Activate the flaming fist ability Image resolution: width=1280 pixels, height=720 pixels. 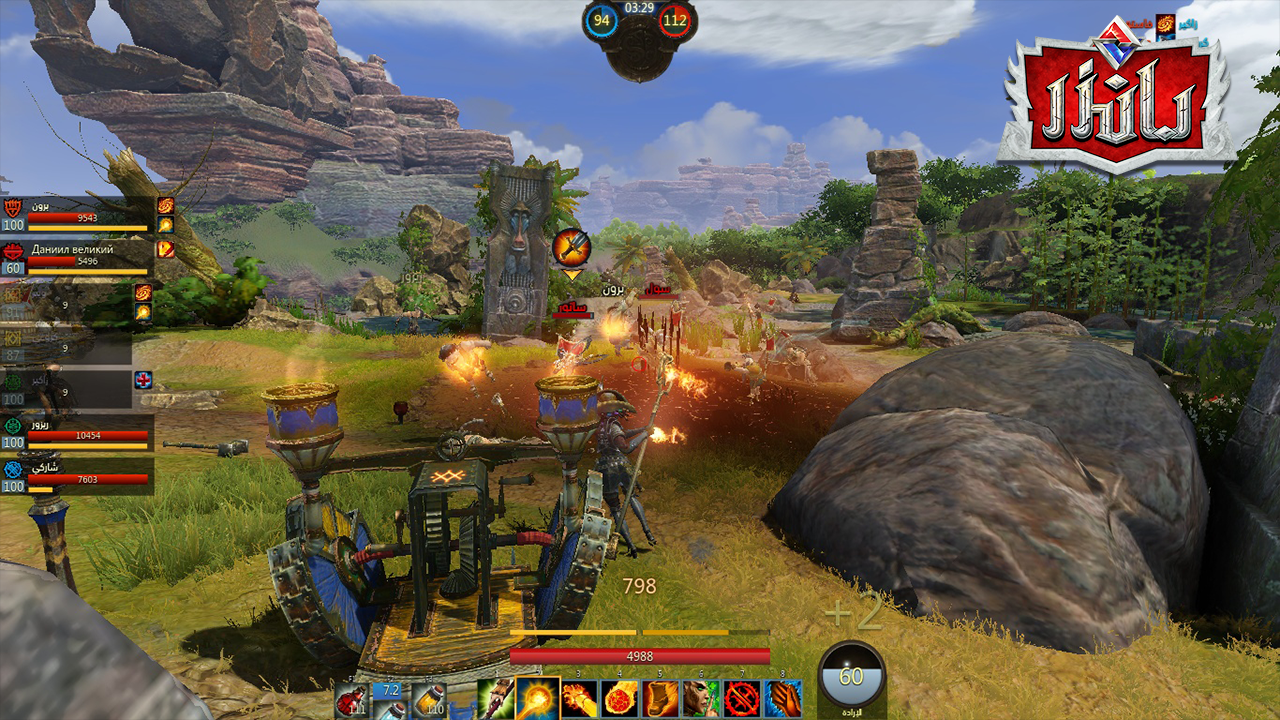click(x=579, y=698)
